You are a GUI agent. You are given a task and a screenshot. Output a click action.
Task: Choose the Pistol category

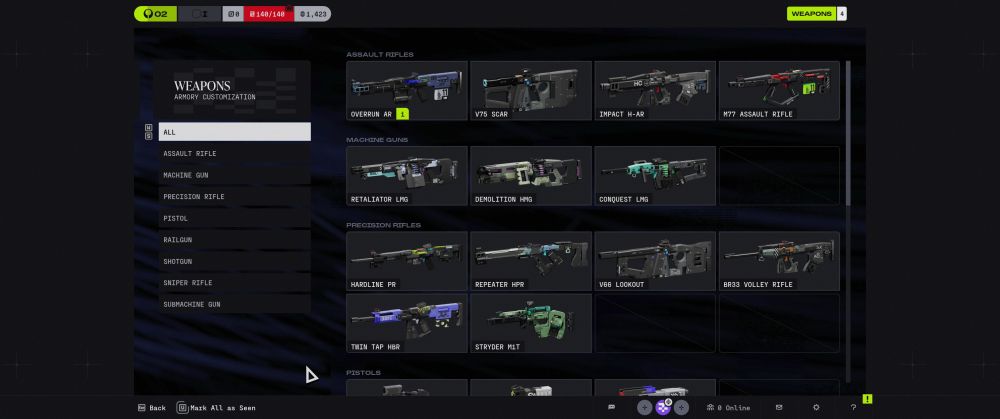pos(234,218)
